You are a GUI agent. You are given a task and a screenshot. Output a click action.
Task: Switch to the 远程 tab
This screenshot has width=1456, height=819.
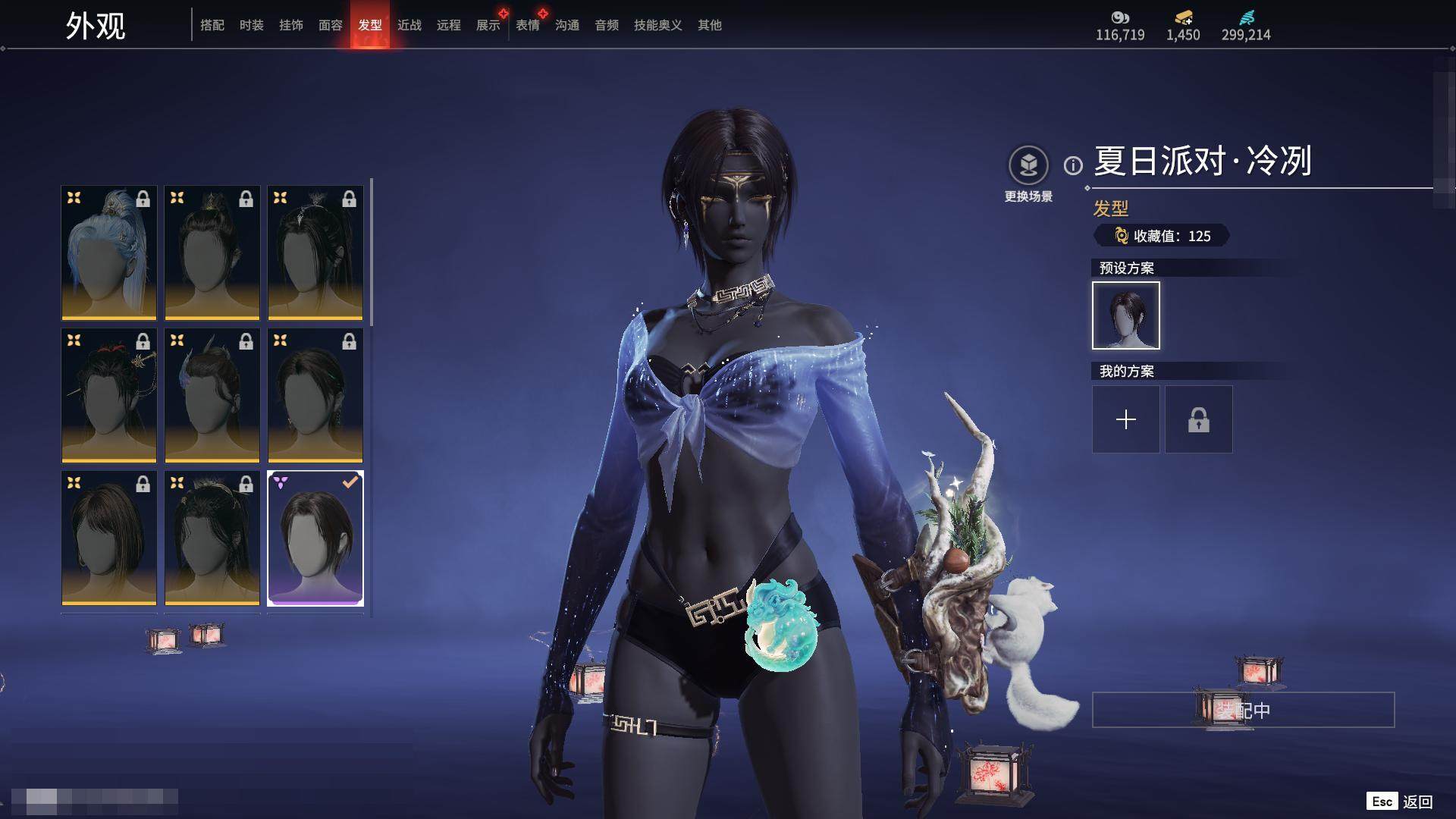click(449, 25)
